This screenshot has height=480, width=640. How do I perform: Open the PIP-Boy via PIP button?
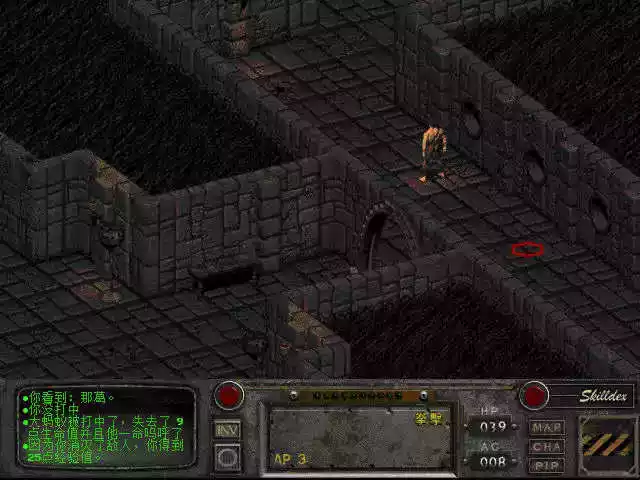coord(547,465)
